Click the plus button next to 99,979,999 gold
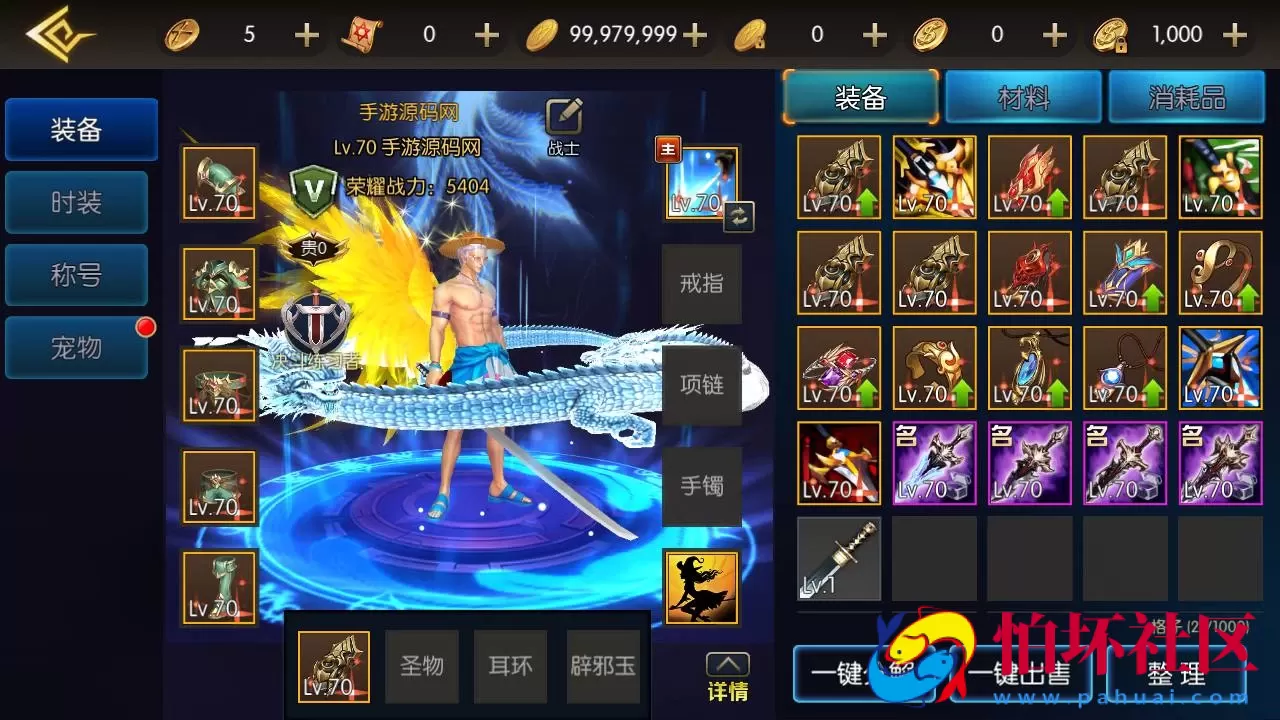 [x=692, y=32]
